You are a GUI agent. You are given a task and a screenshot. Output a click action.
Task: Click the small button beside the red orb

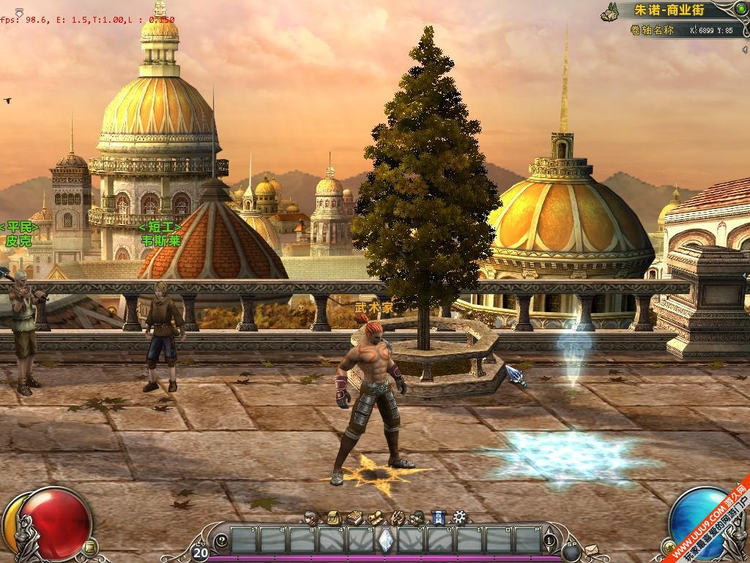click(89, 547)
